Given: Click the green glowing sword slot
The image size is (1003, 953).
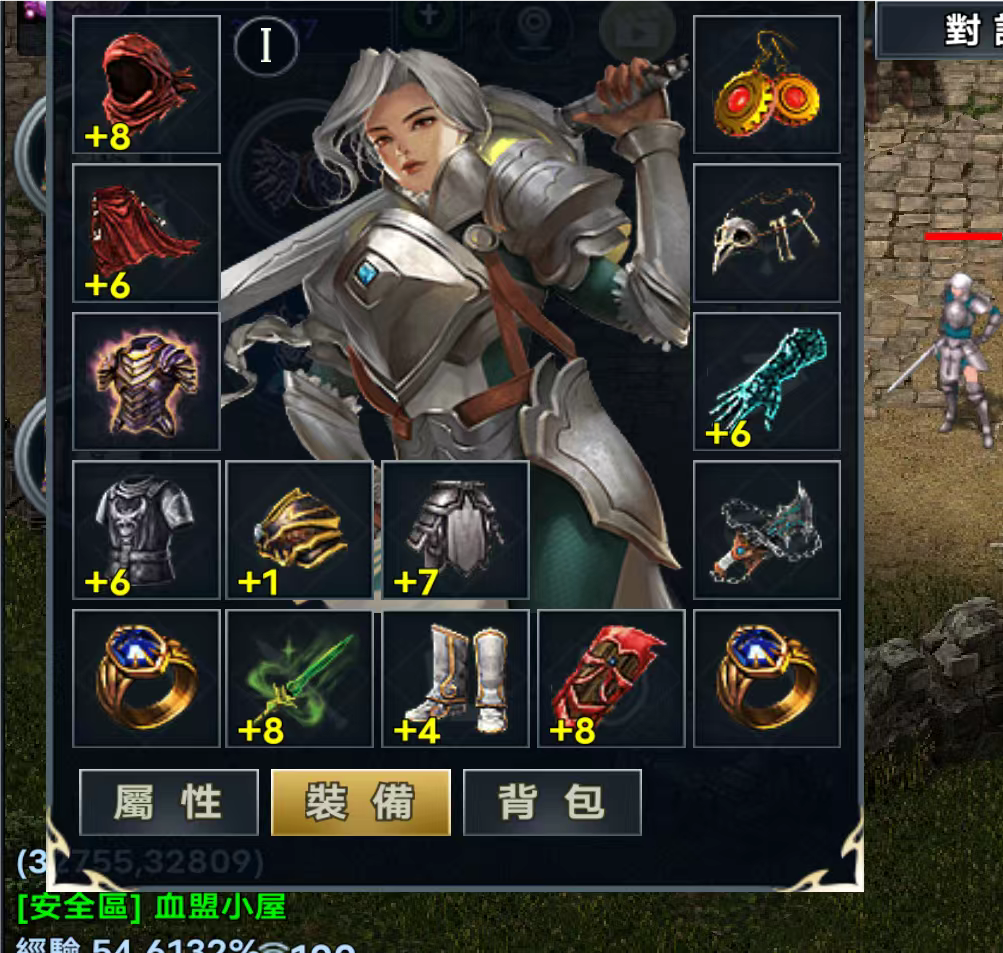Looking at the screenshot, I should 299,678.
